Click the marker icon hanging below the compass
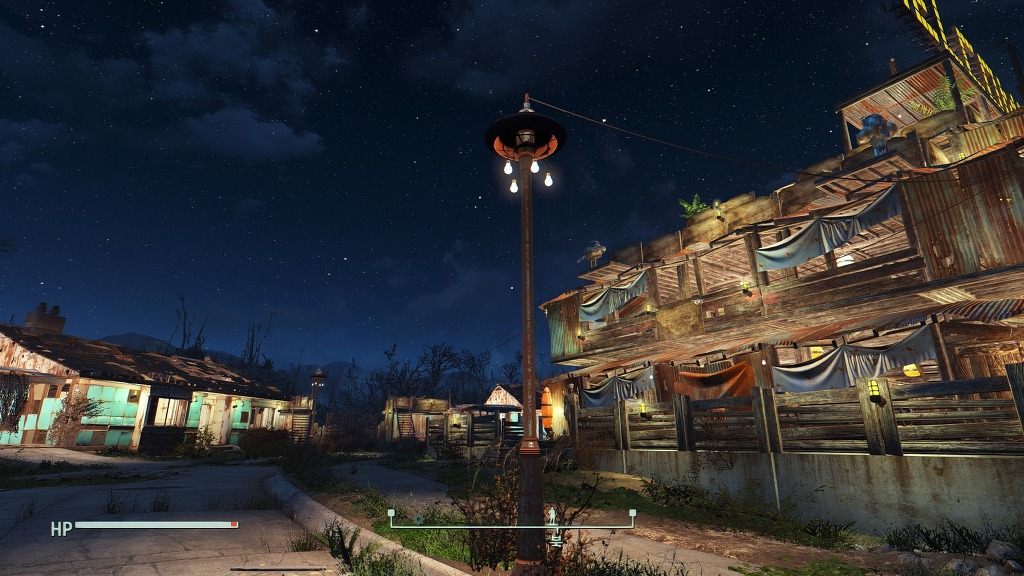 [556, 539]
